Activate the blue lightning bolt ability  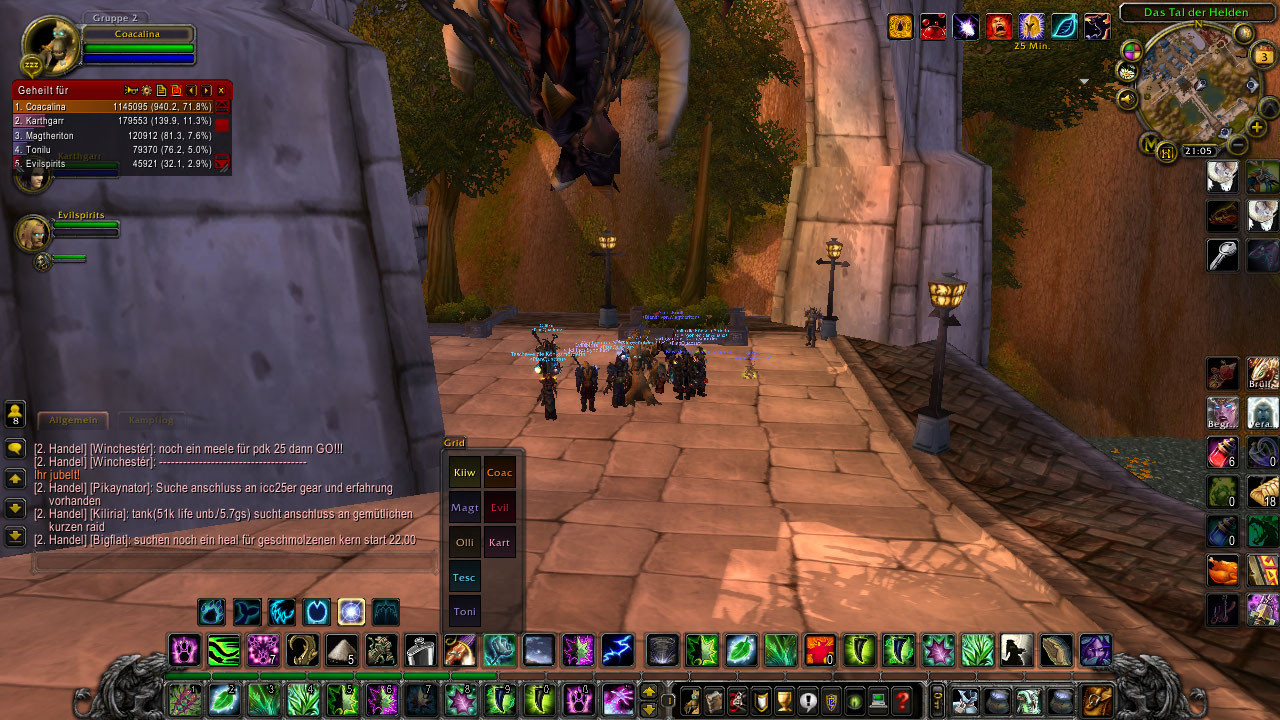point(618,651)
